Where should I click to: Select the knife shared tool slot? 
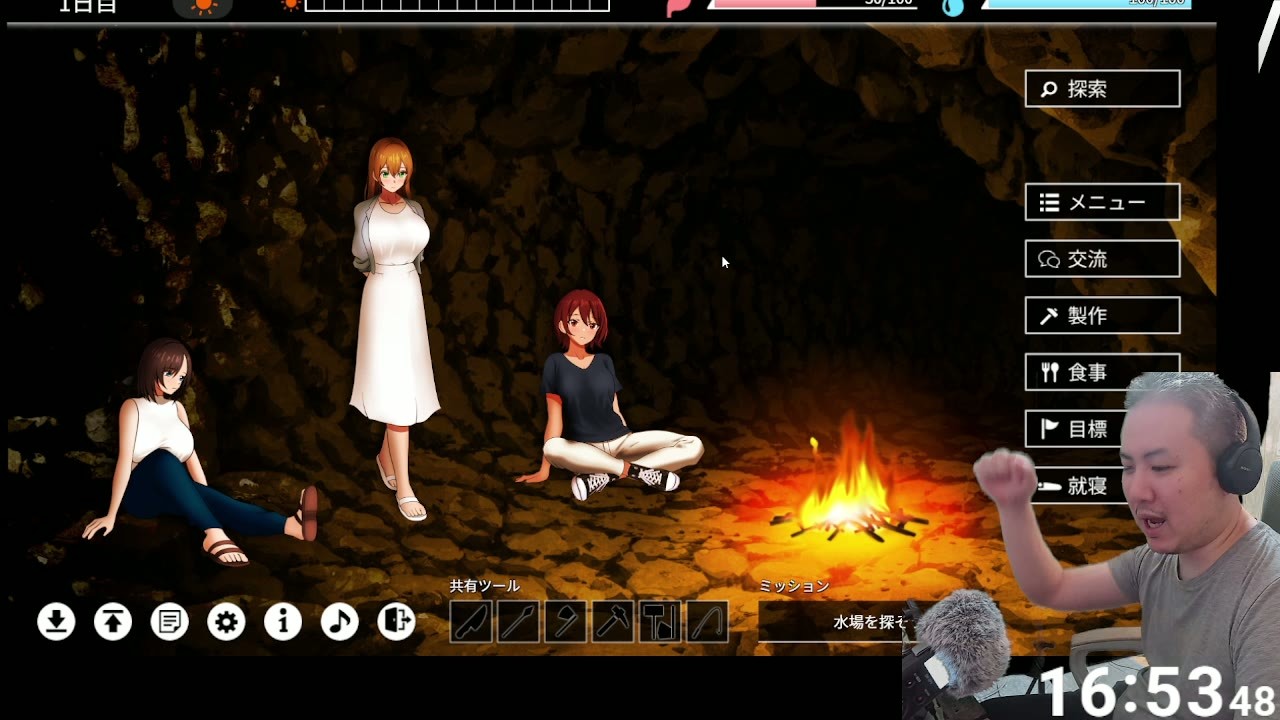pyautogui.click(x=471, y=622)
